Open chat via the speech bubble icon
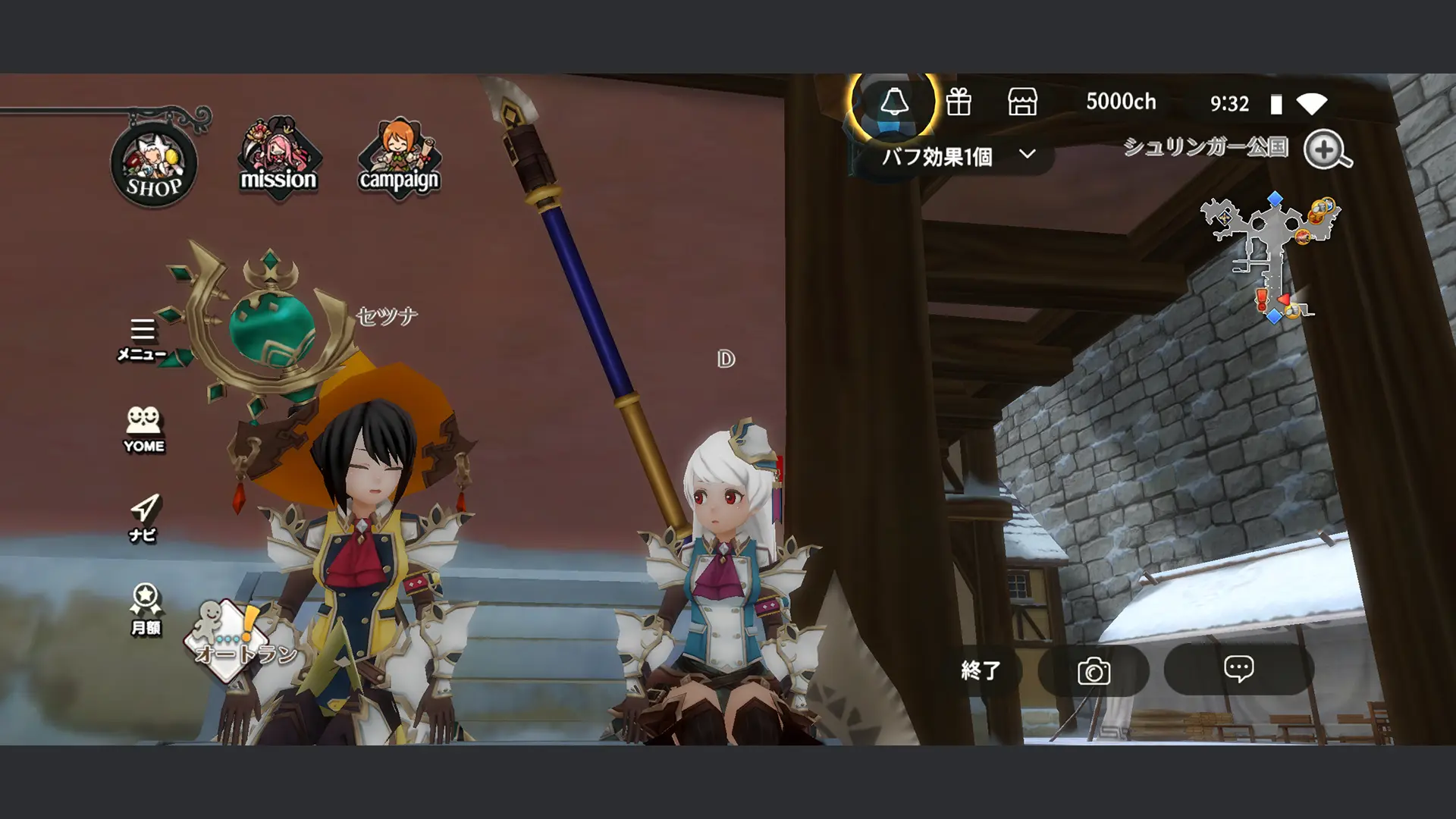Screen dimensions: 1456x819 pyautogui.click(x=1239, y=670)
